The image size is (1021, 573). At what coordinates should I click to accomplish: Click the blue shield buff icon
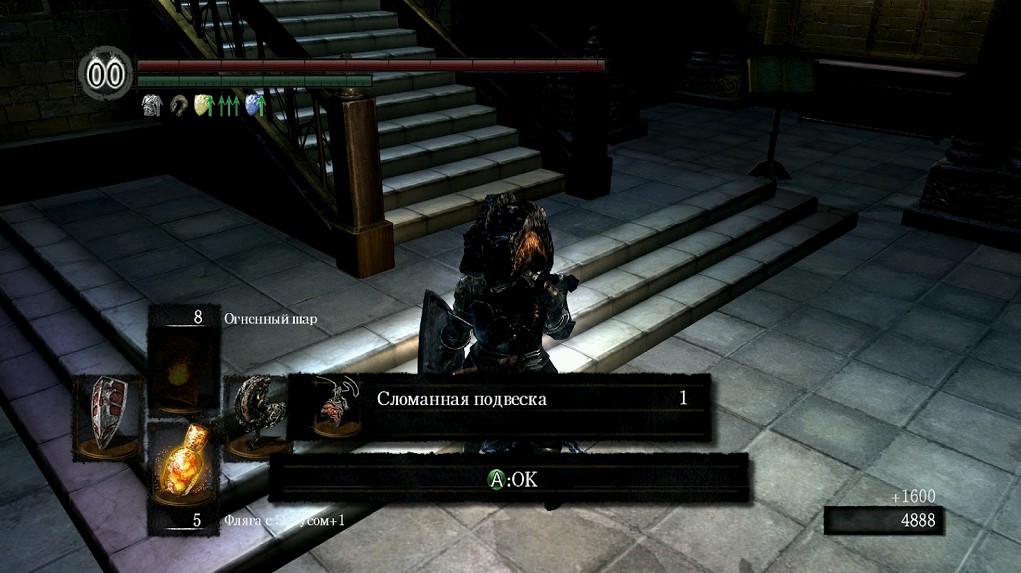254,104
